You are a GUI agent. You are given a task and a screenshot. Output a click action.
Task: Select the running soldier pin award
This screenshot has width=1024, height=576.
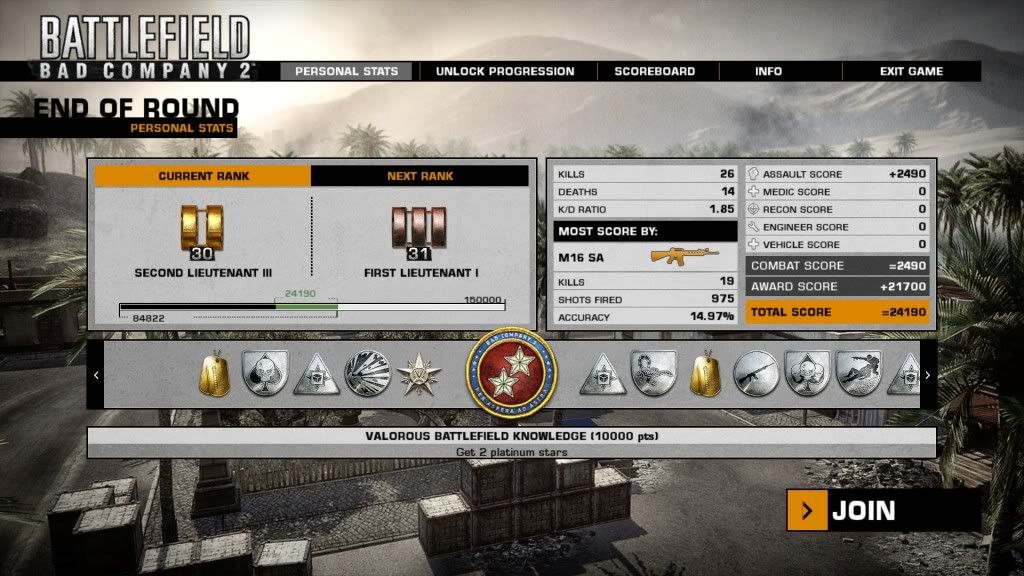[858, 374]
